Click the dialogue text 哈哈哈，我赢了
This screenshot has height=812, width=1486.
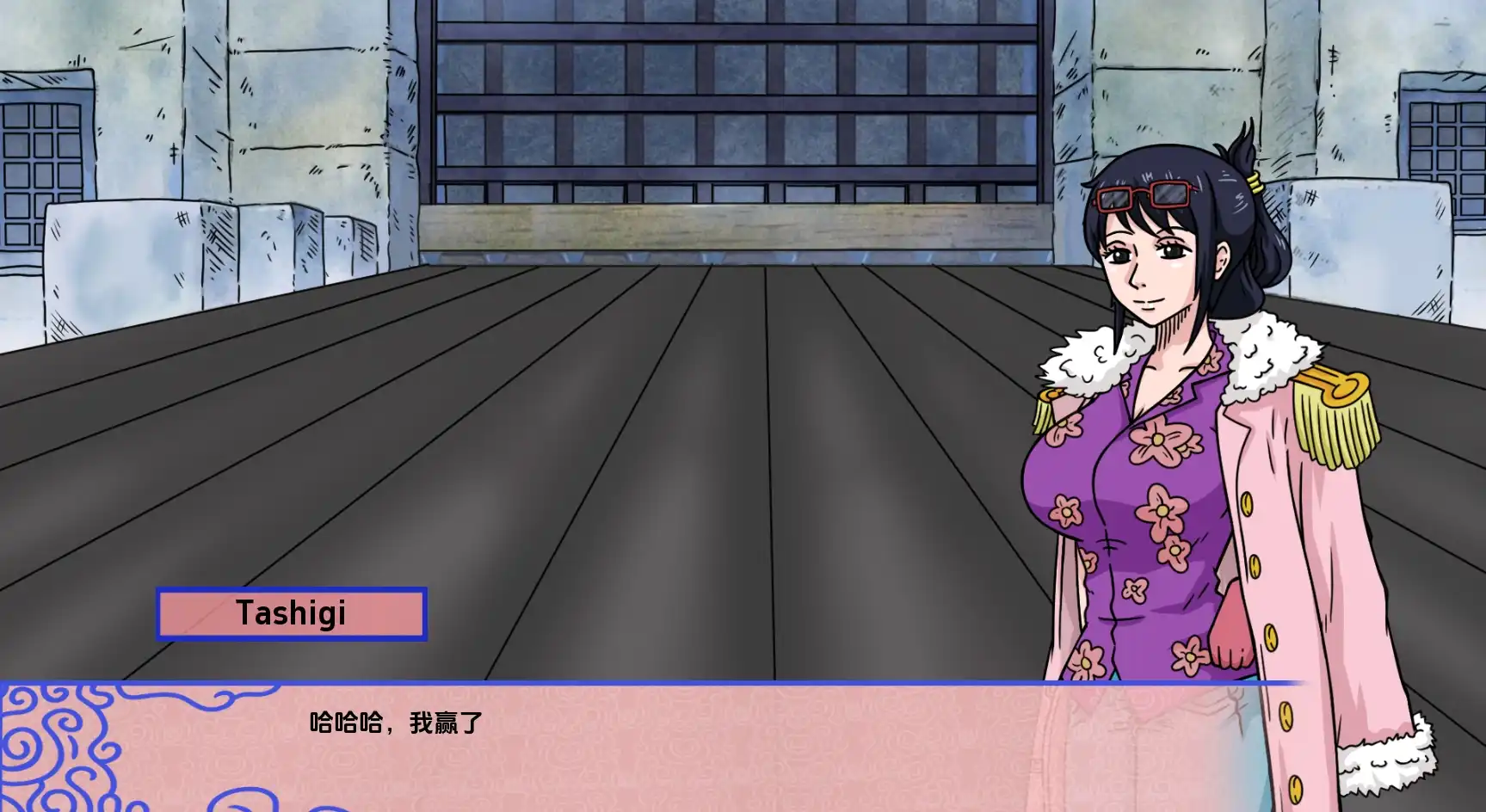396,723
